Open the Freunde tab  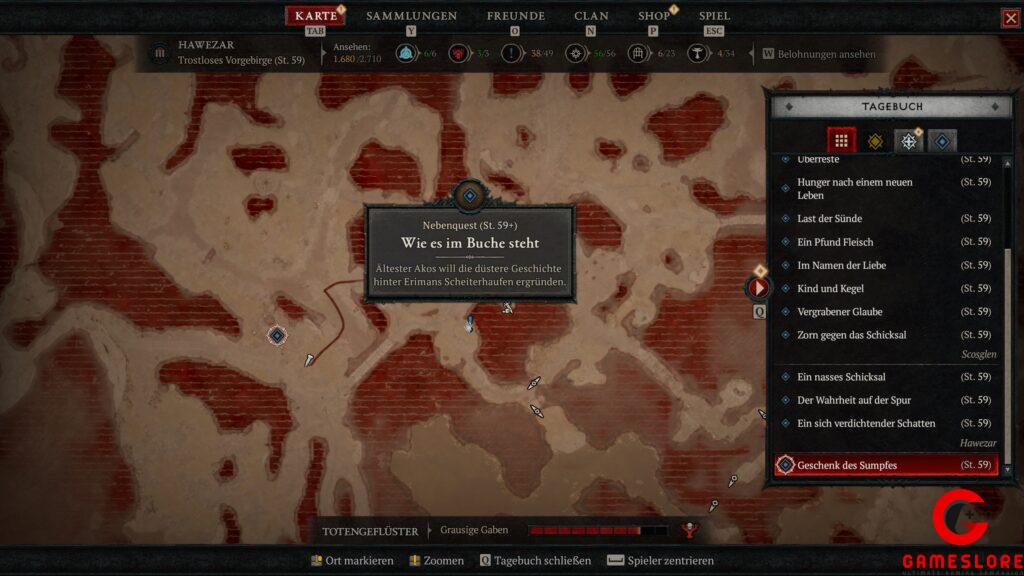point(515,16)
